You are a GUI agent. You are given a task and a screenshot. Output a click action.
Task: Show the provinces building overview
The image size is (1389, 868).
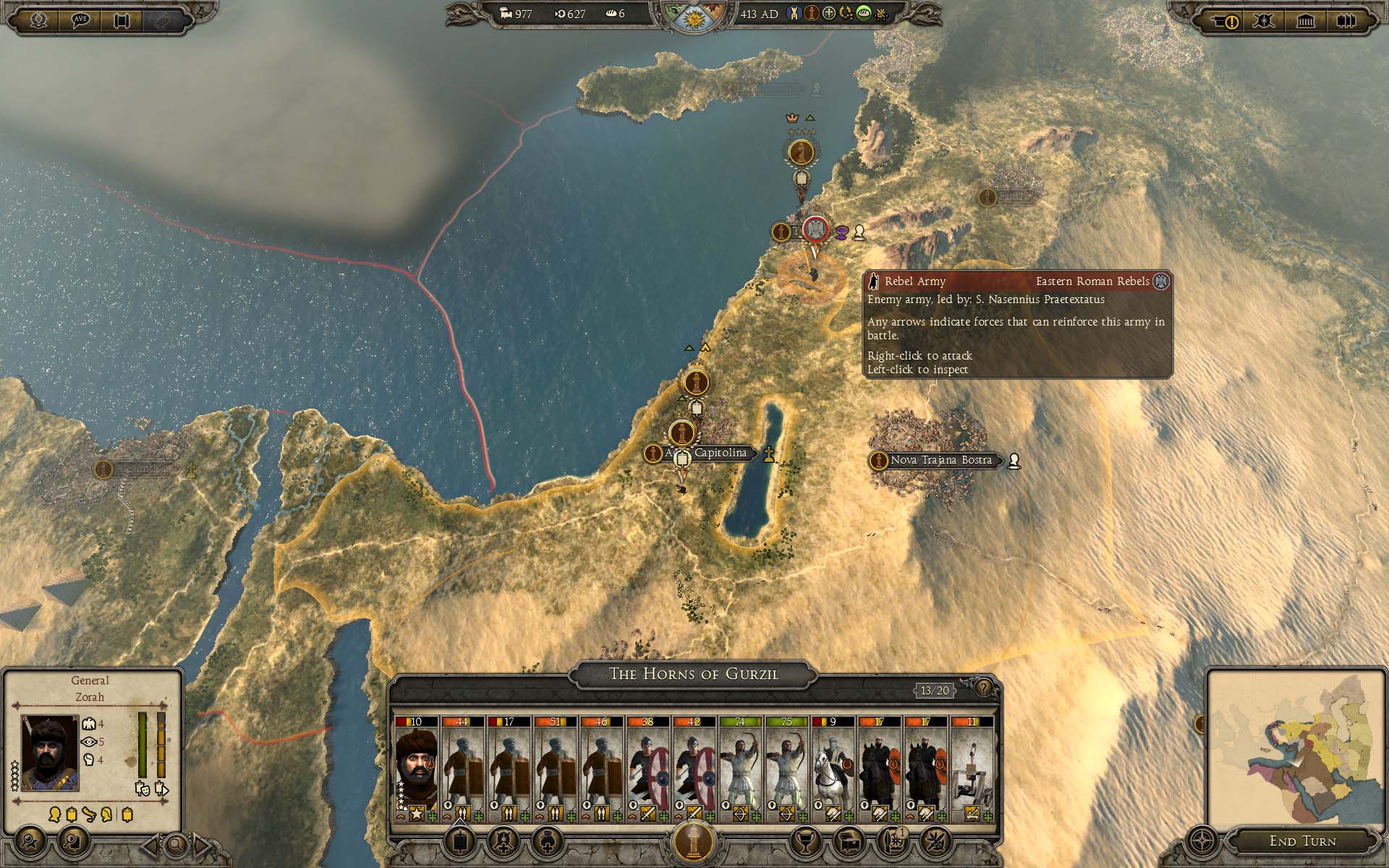[x=1306, y=21]
